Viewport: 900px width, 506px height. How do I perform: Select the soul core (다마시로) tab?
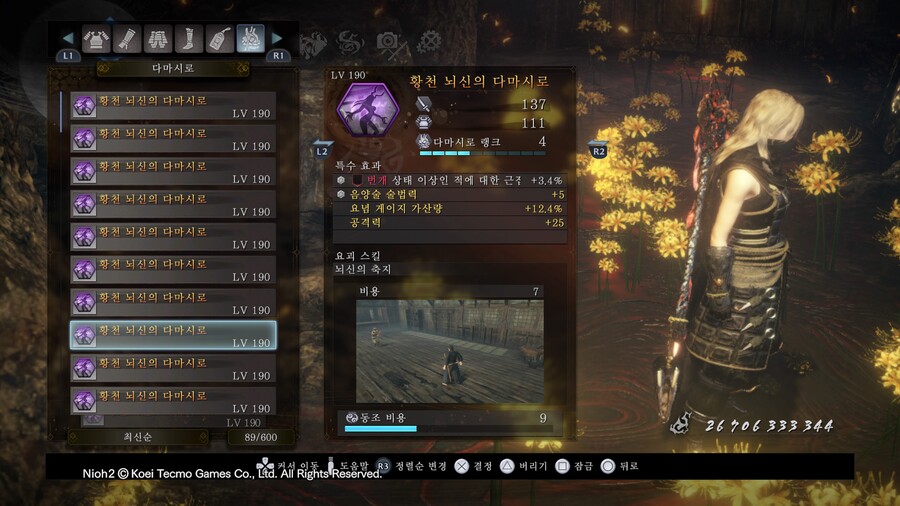[251, 39]
